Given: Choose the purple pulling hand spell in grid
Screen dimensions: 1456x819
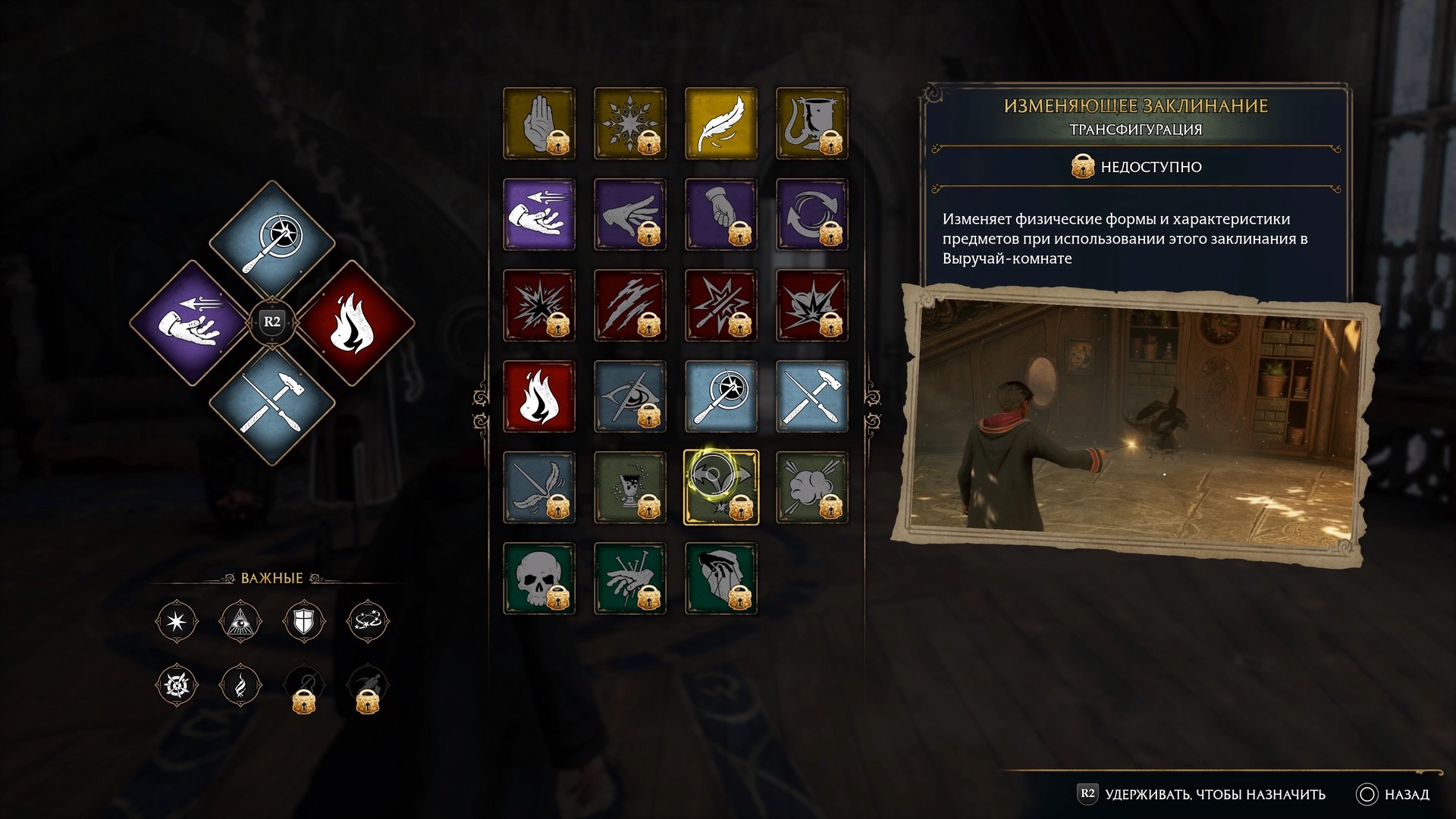Looking at the screenshot, I should coord(538,214).
